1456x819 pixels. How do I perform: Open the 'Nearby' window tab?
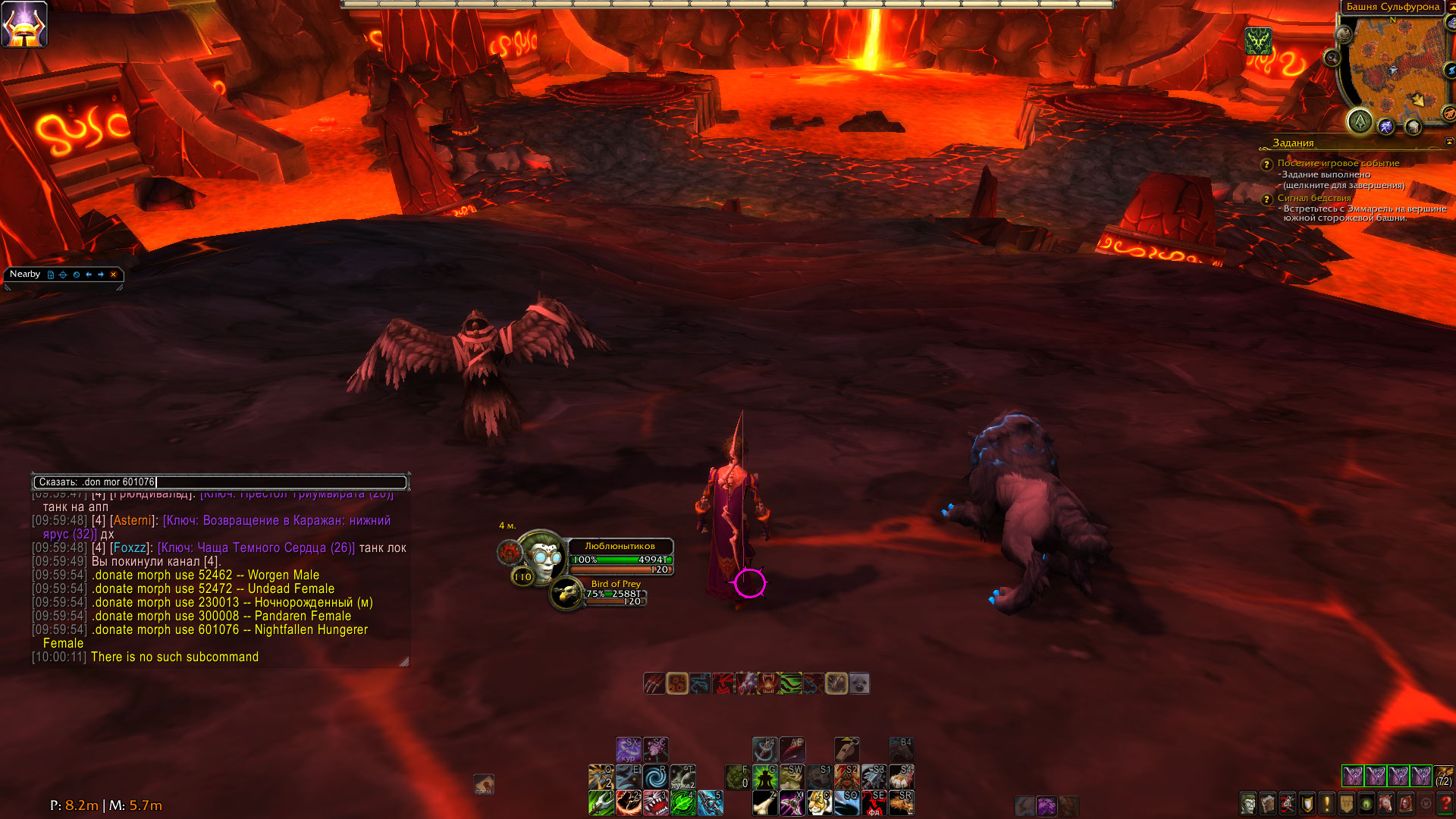click(25, 274)
